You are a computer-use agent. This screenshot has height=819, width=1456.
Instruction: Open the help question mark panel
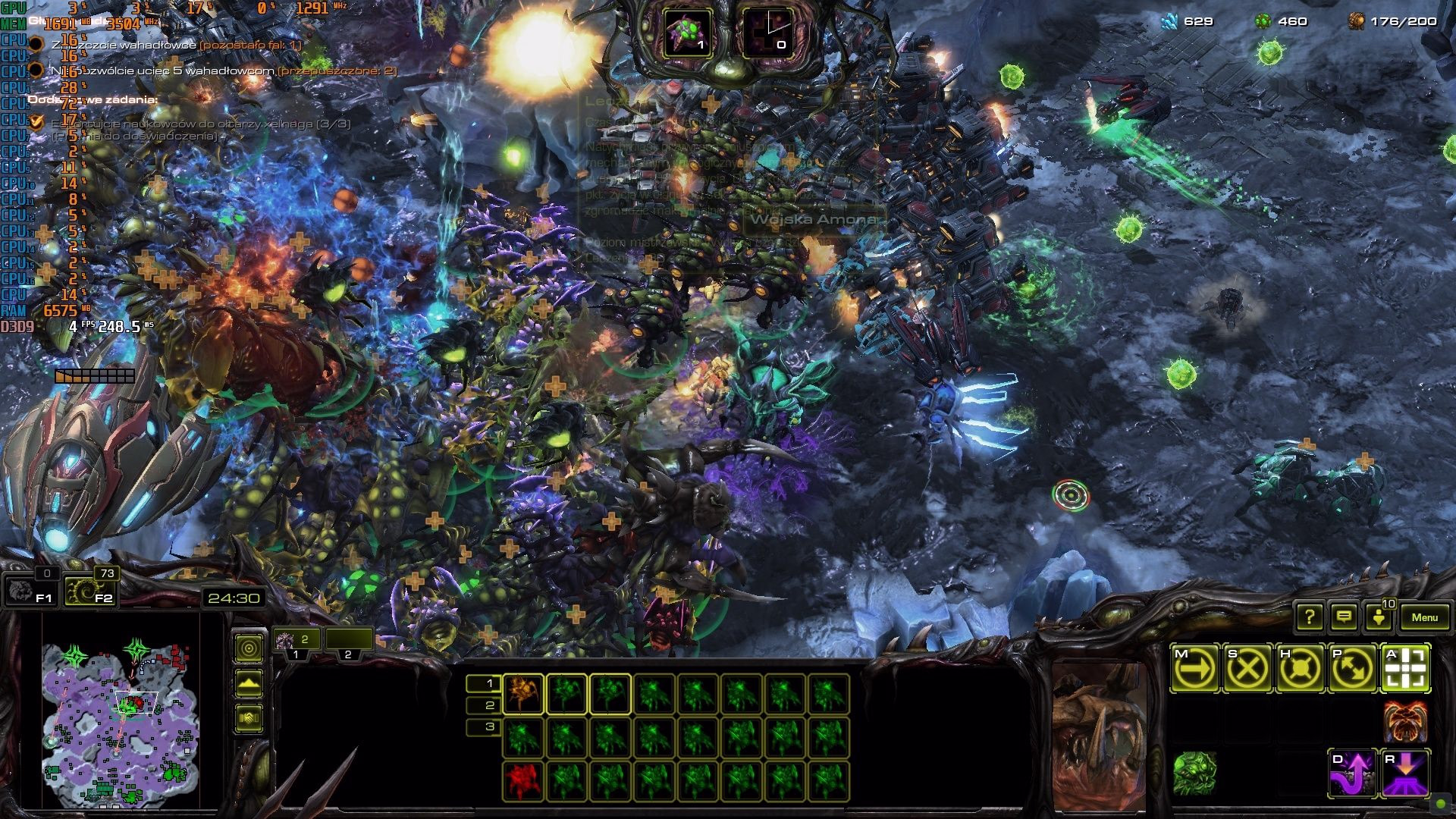point(1310,617)
